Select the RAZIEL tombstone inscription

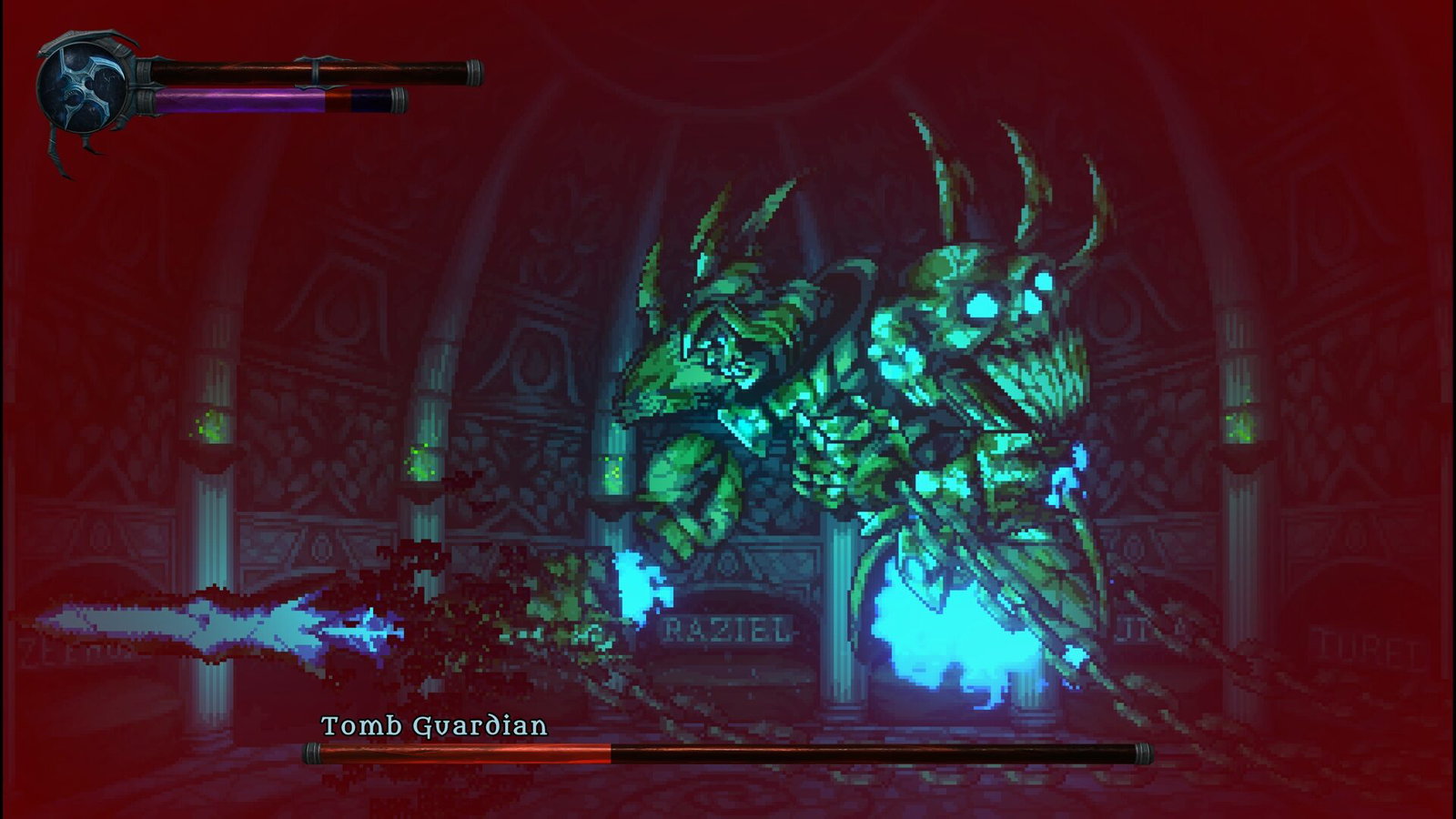tap(728, 629)
